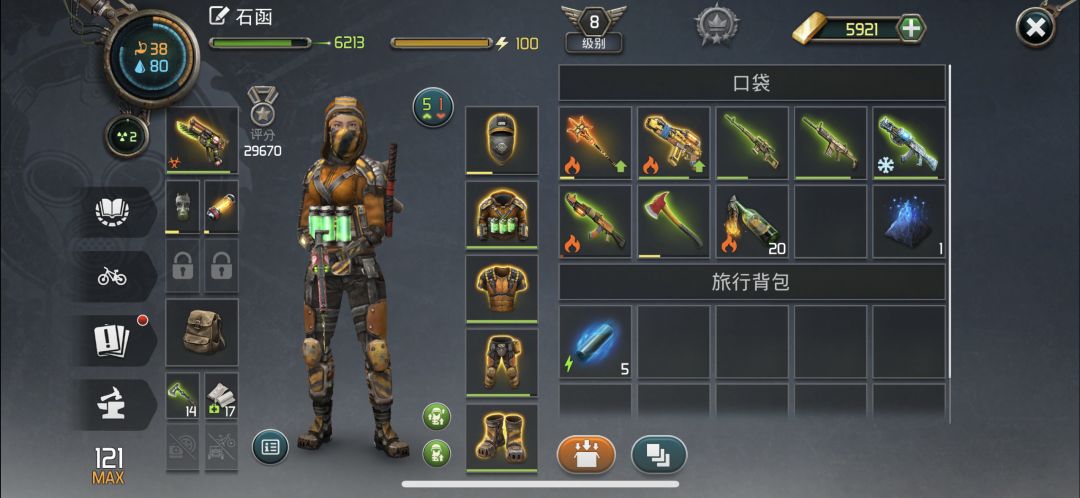Choose the spiked fire mace weapon
1080x498 pixels.
tap(594, 143)
